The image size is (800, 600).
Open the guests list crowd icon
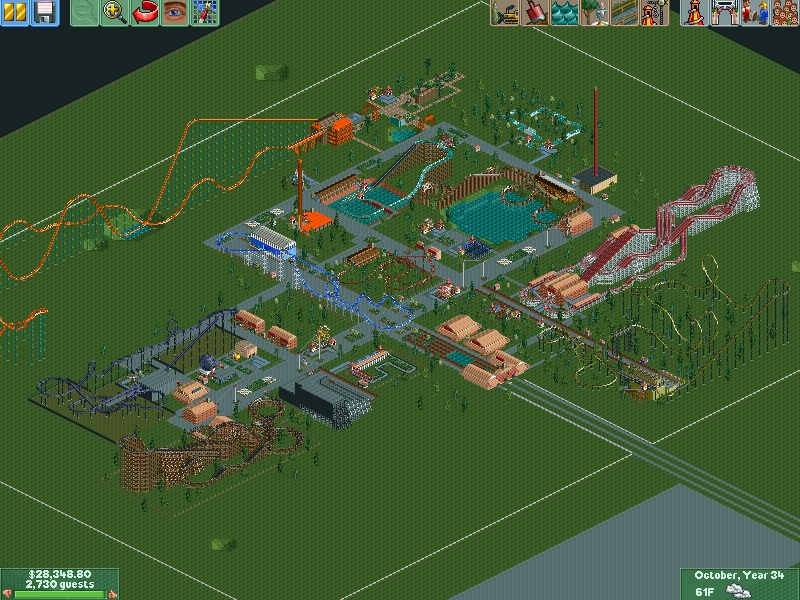point(783,13)
